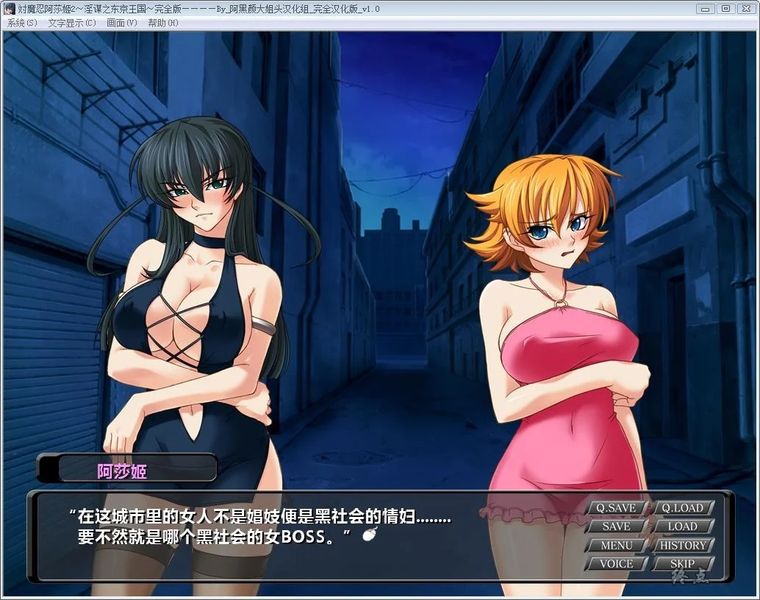This screenshot has width=760, height=600.
Task: Quick save with the Q.SAVE button
Action: (x=616, y=508)
